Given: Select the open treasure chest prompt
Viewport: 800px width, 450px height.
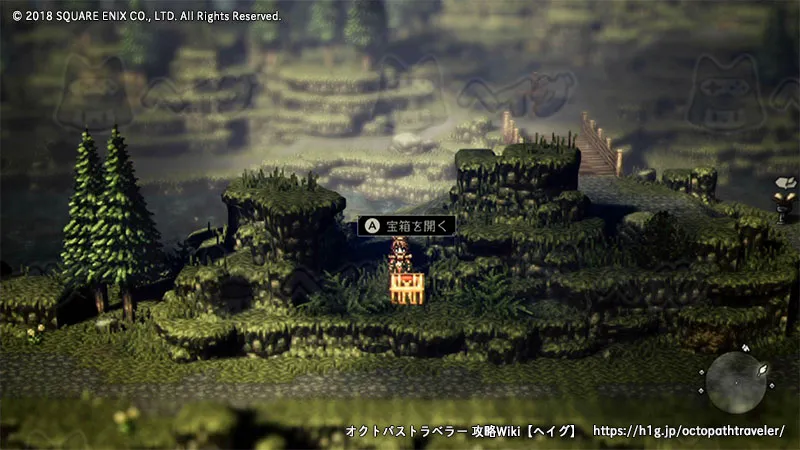Looking at the screenshot, I should pyautogui.click(x=407, y=225).
